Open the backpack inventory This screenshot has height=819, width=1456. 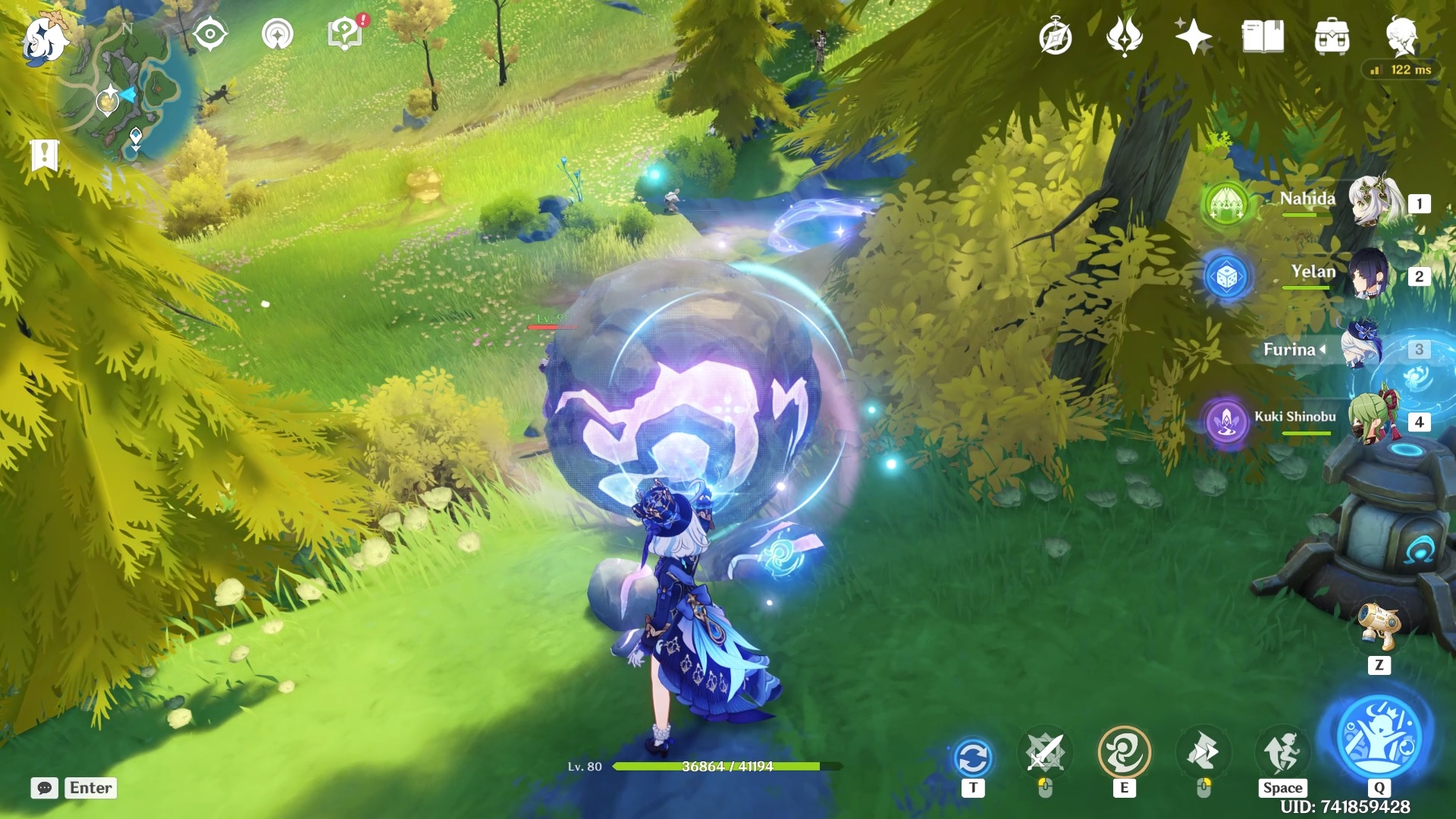pos(1332,36)
